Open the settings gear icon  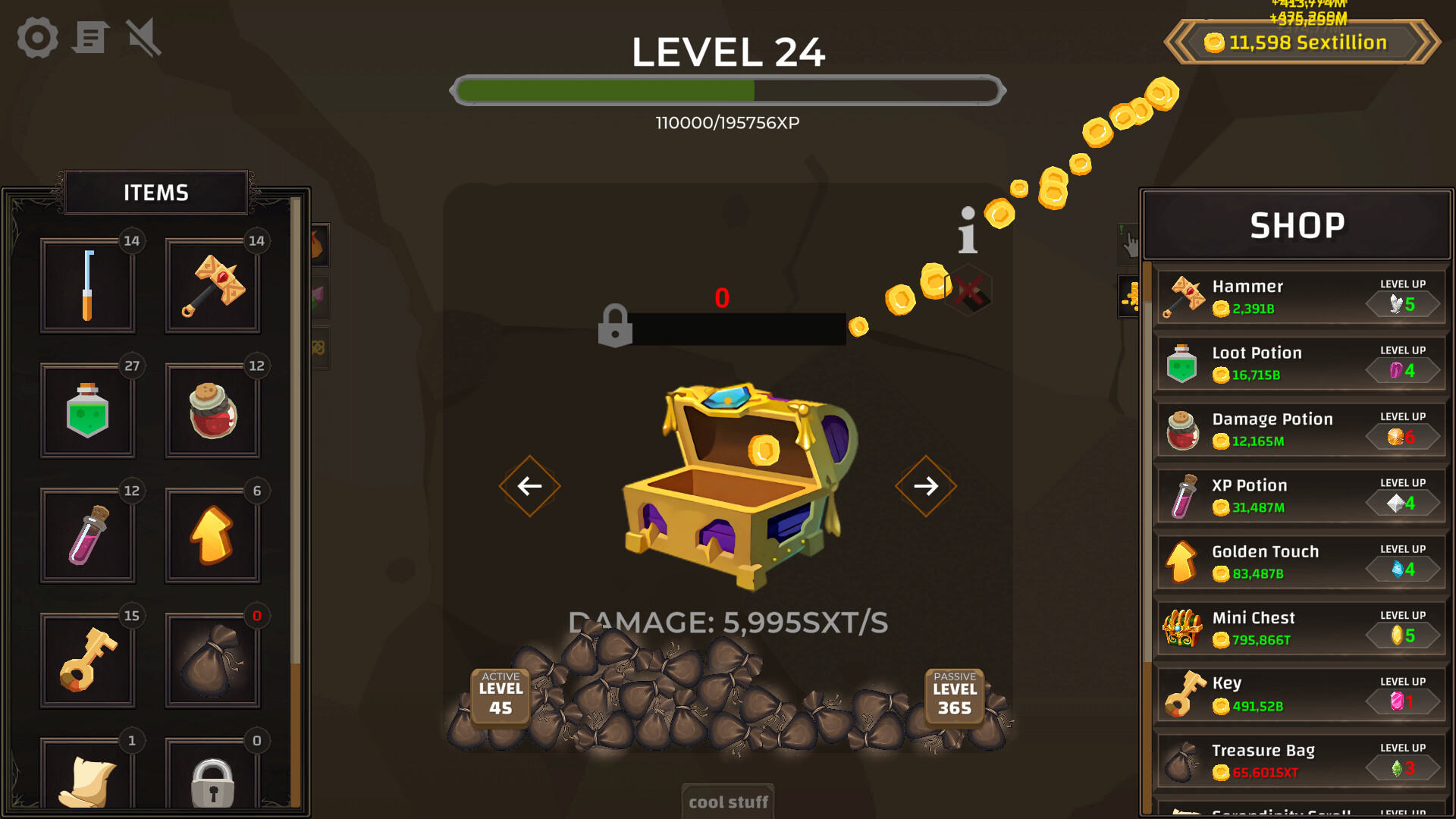36,37
